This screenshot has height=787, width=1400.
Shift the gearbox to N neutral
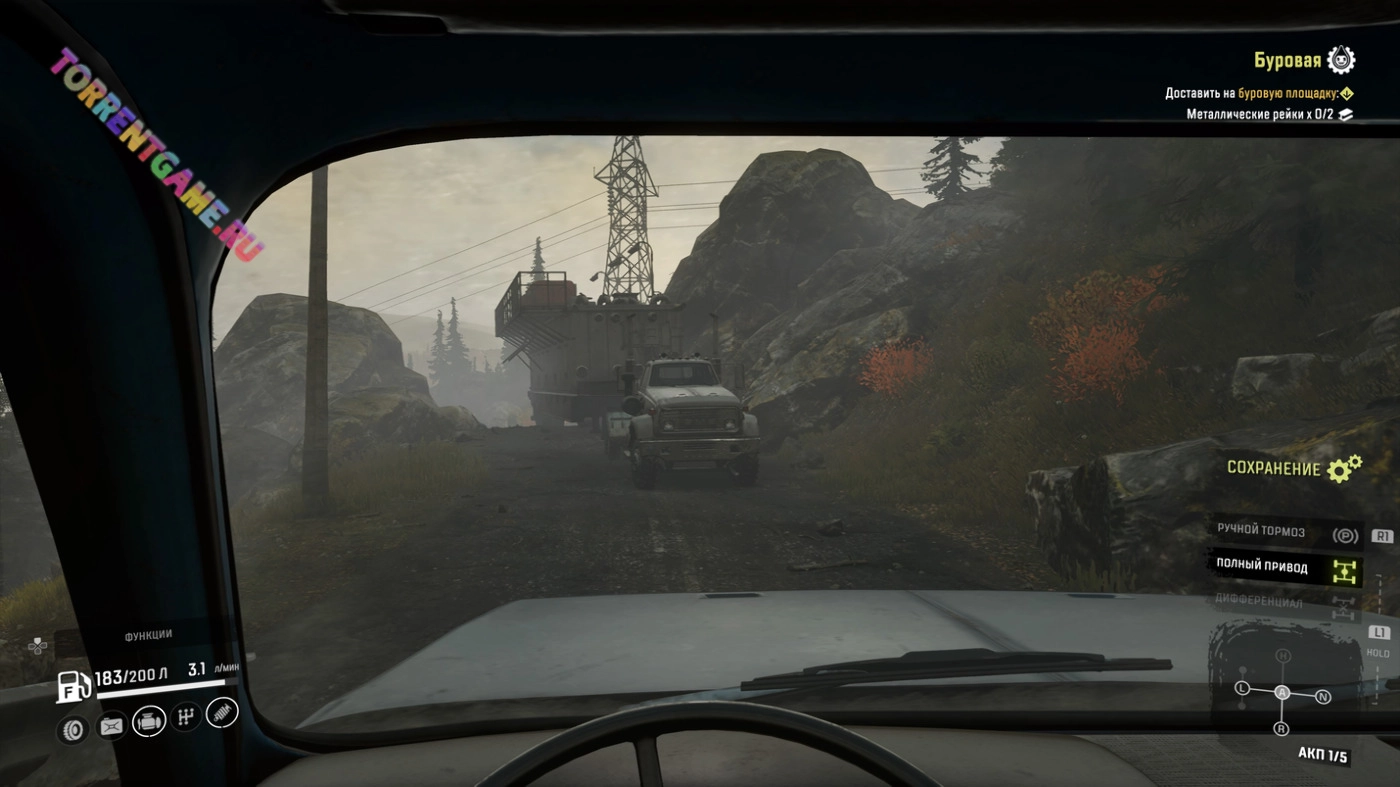click(1323, 697)
